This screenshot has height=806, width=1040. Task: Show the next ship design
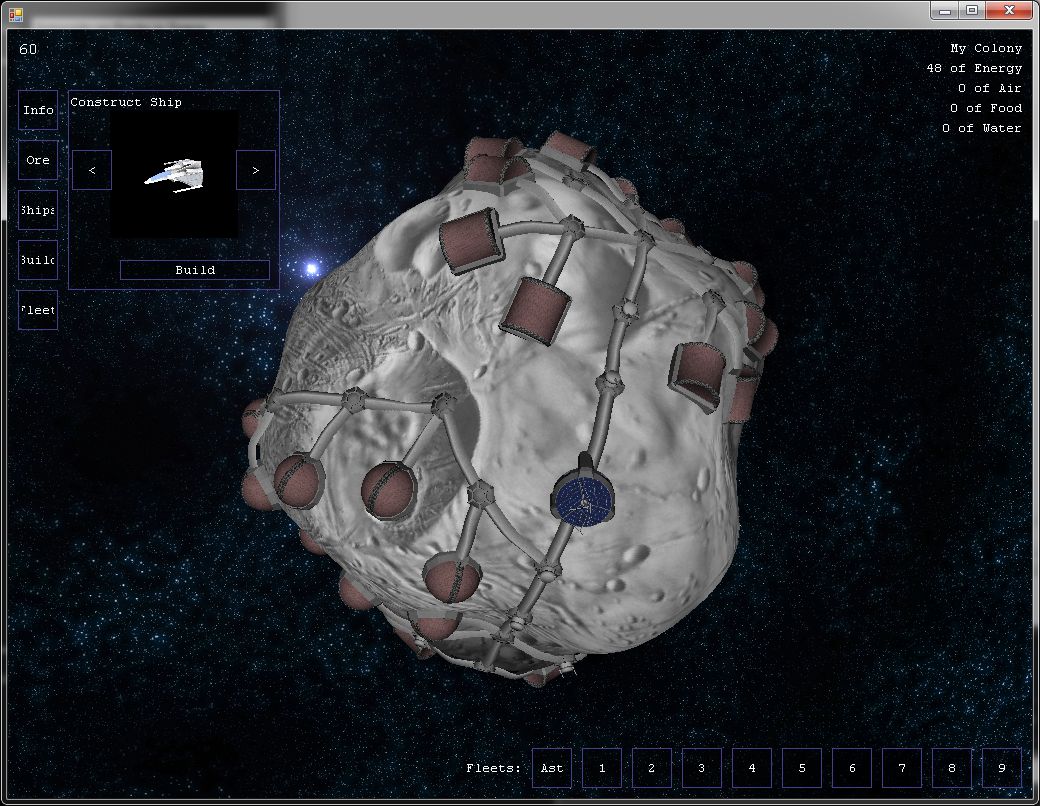click(x=256, y=170)
